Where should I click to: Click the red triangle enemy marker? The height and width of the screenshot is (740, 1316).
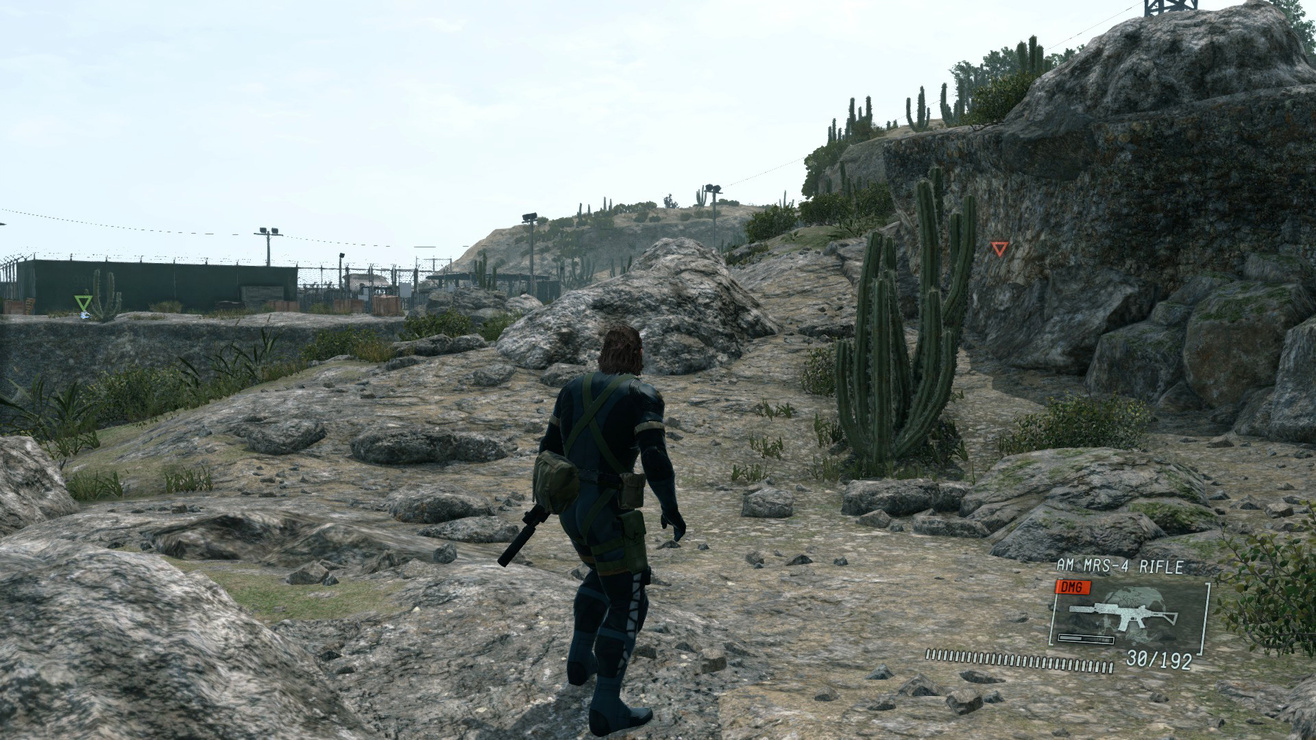click(x=999, y=248)
